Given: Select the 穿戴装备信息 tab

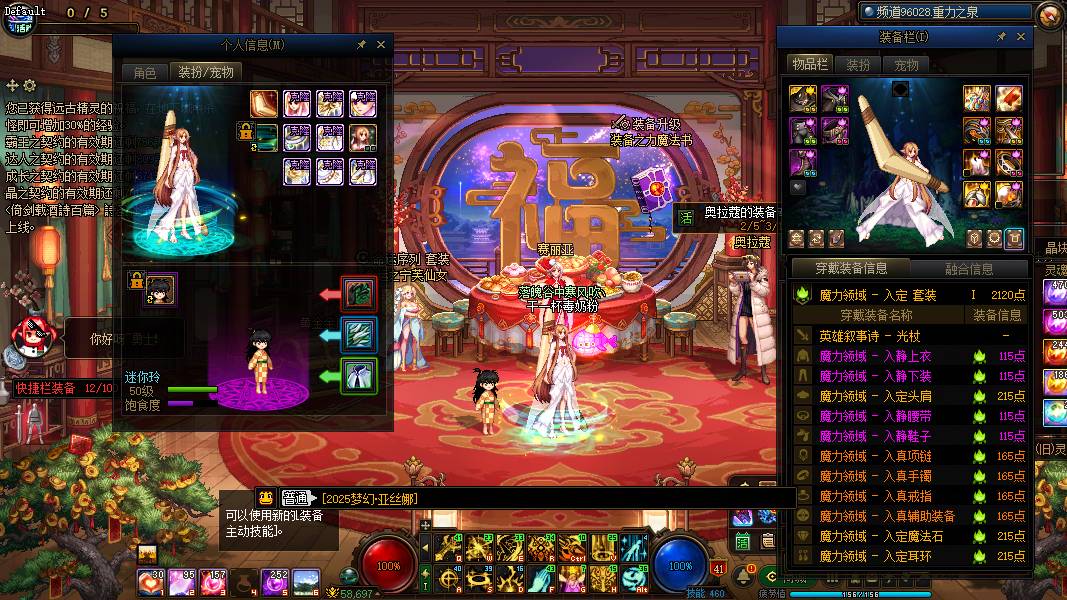Looking at the screenshot, I should coord(850,268).
